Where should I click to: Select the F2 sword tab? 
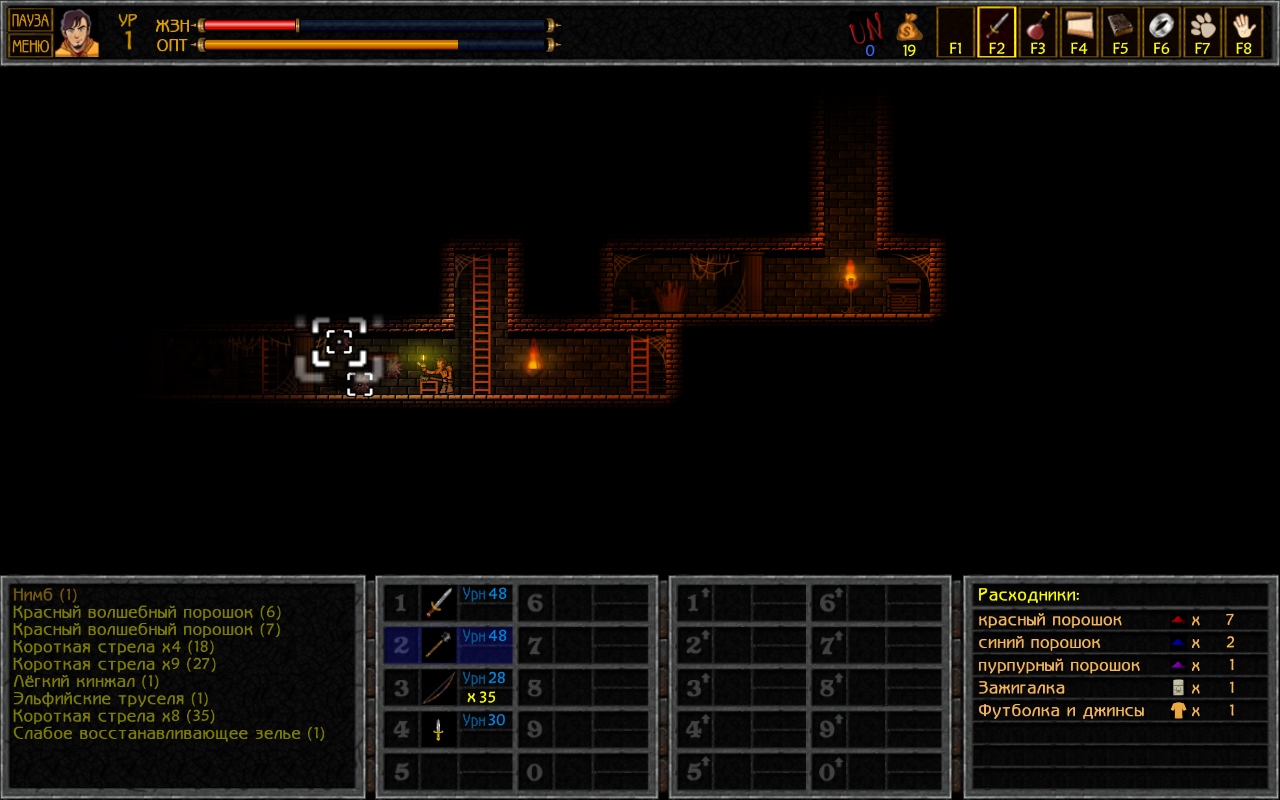[996, 32]
